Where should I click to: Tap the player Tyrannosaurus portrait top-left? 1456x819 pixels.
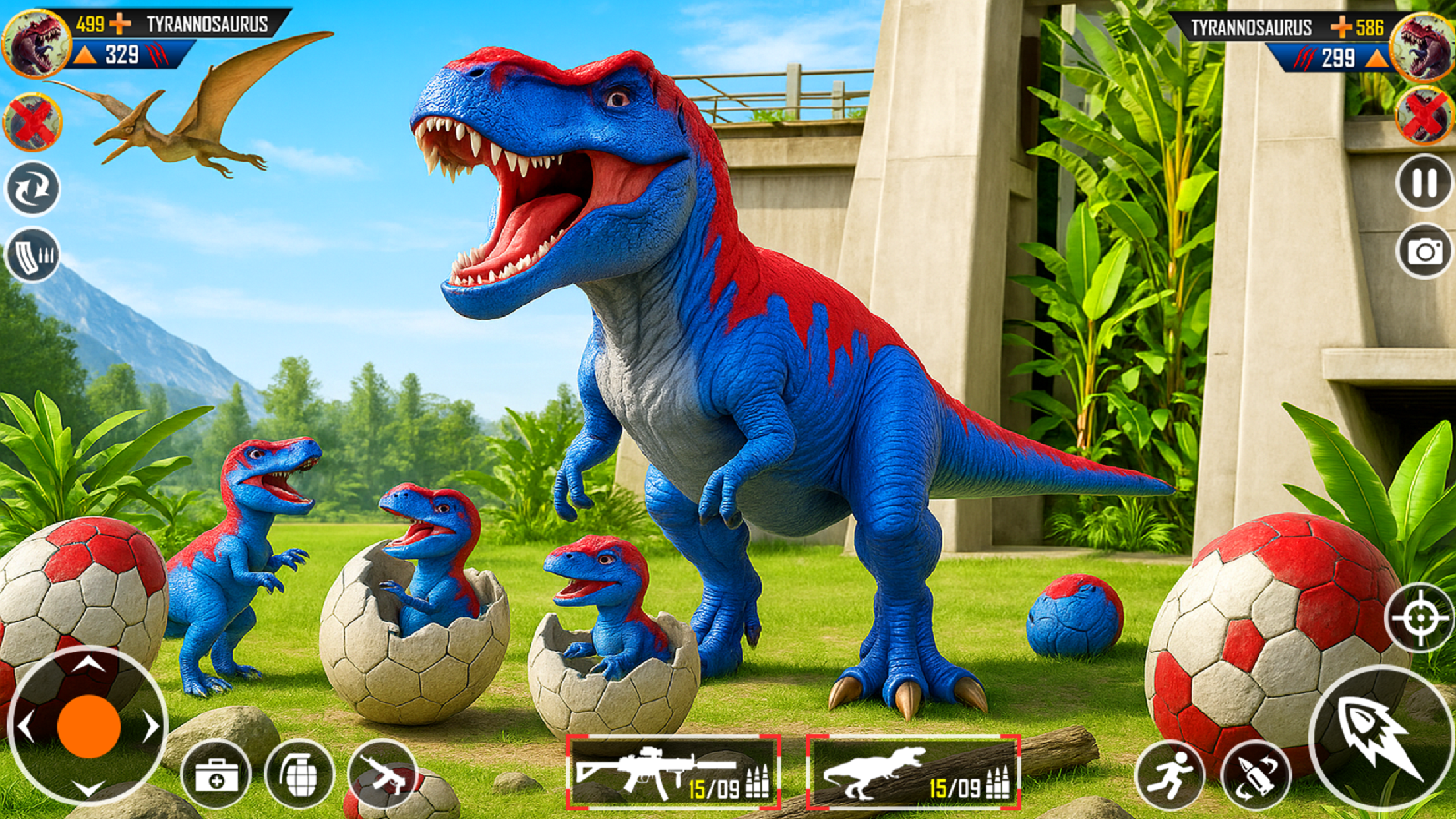(37, 45)
